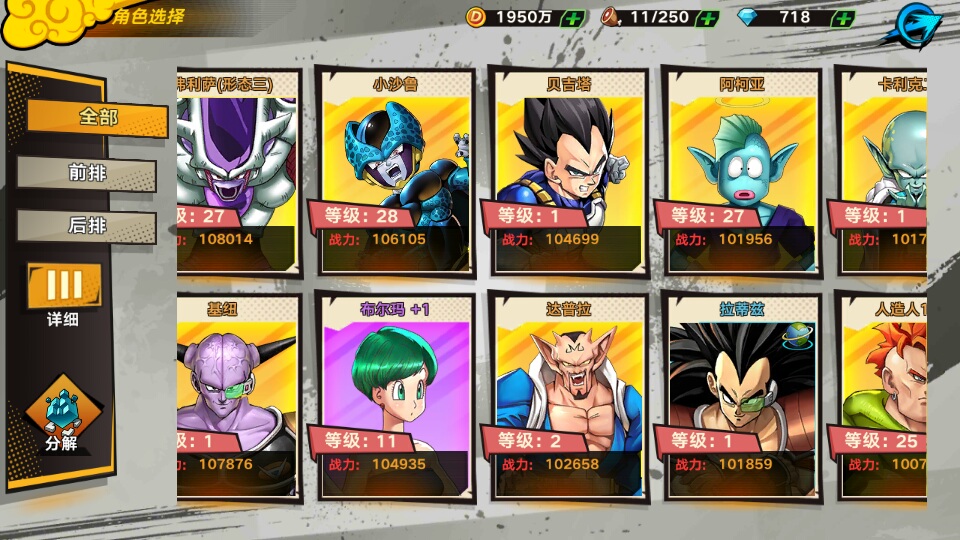Viewport: 960px width, 540px height.
Task: Open the 分解 decompose function
Action: coord(62,420)
